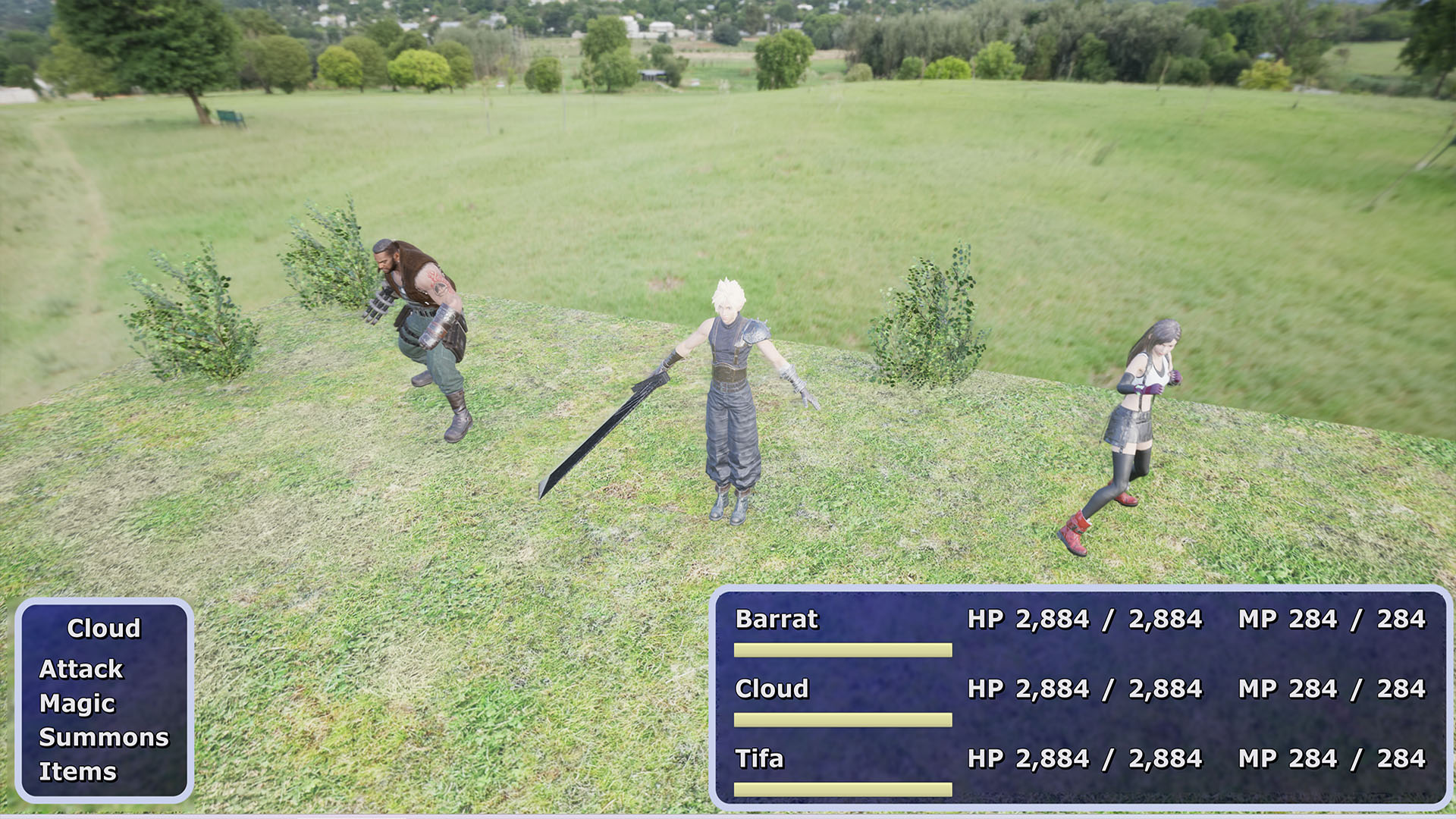Select the Attack command
Viewport: 1456px width, 819px height.
[x=82, y=669]
